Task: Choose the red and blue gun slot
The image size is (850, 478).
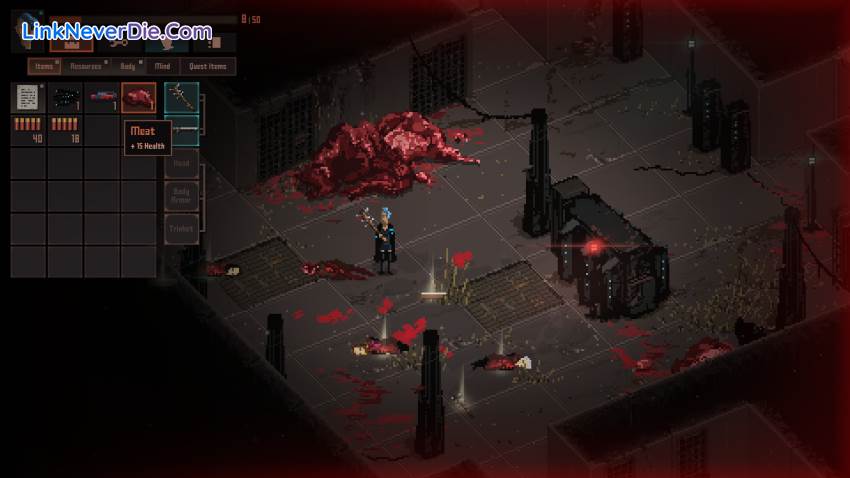Action: pyautogui.click(x=102, y=98)
